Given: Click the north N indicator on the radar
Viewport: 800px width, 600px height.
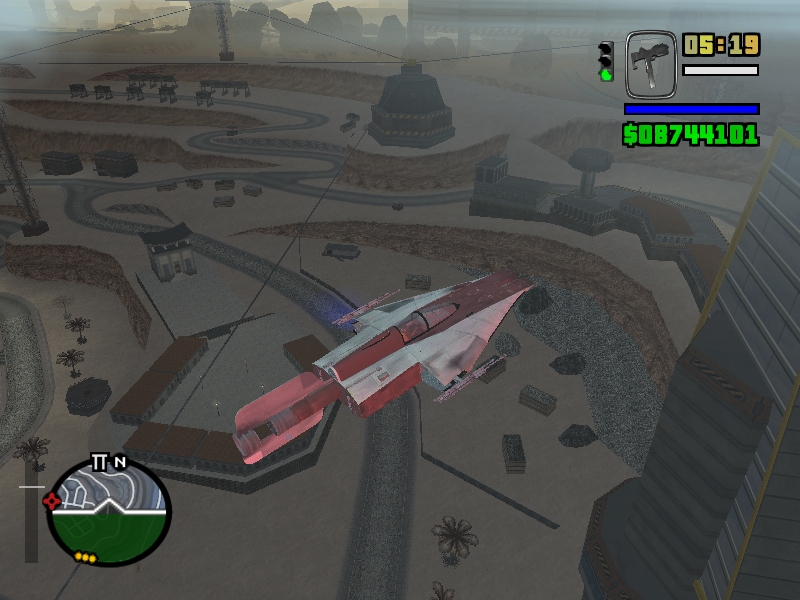Looking at the screenshot, I should (x=120, y=462).
